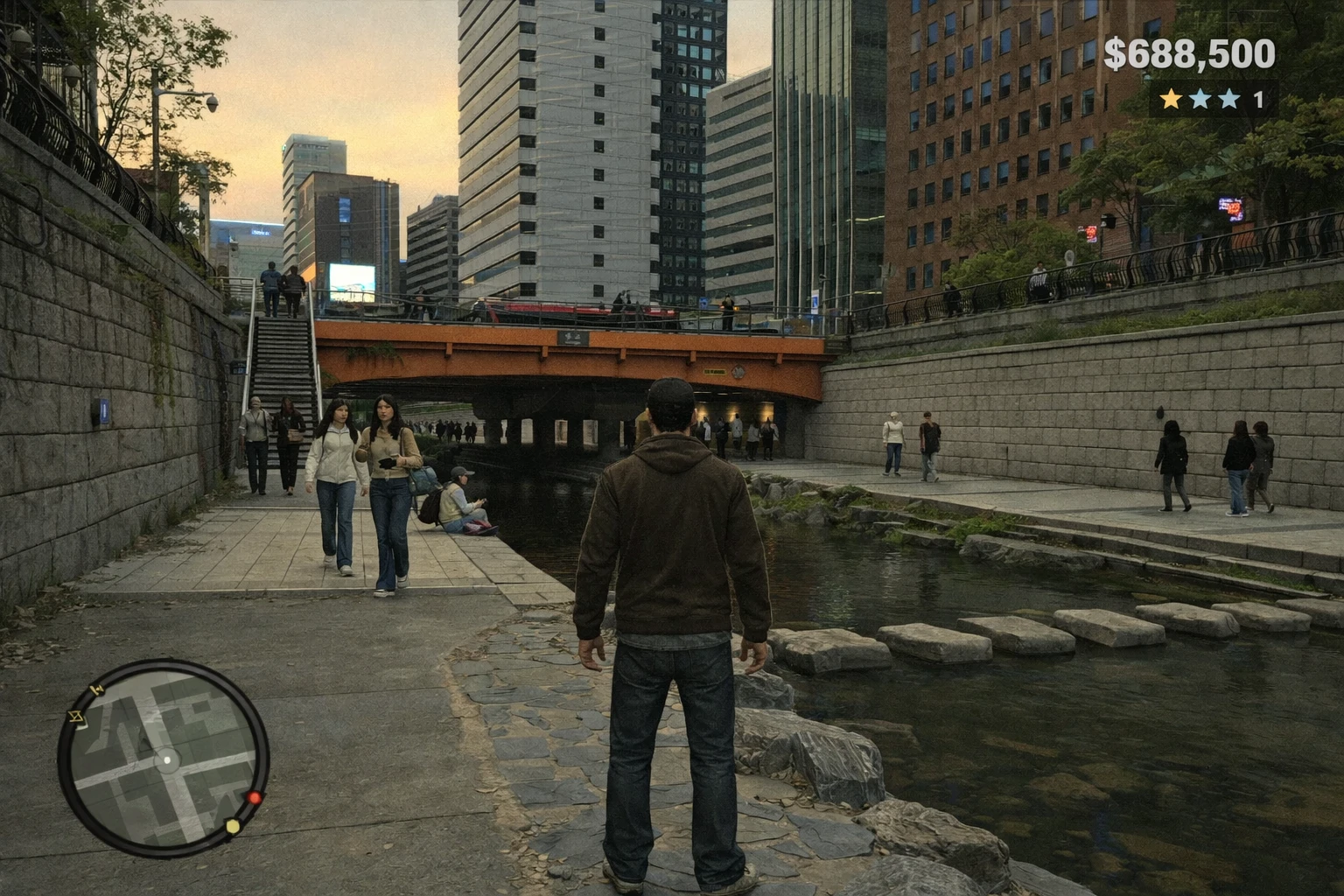Select the yellow blip on the minimap rim
The image size is (1344, 896).
tap(233, 826)
